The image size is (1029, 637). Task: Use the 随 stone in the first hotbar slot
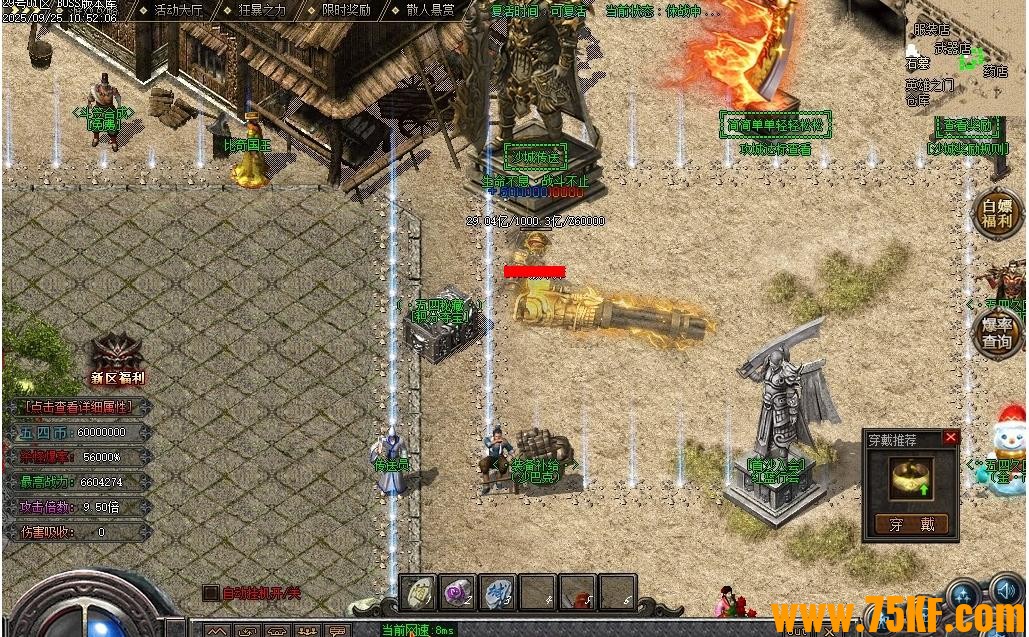click(418, 593)
